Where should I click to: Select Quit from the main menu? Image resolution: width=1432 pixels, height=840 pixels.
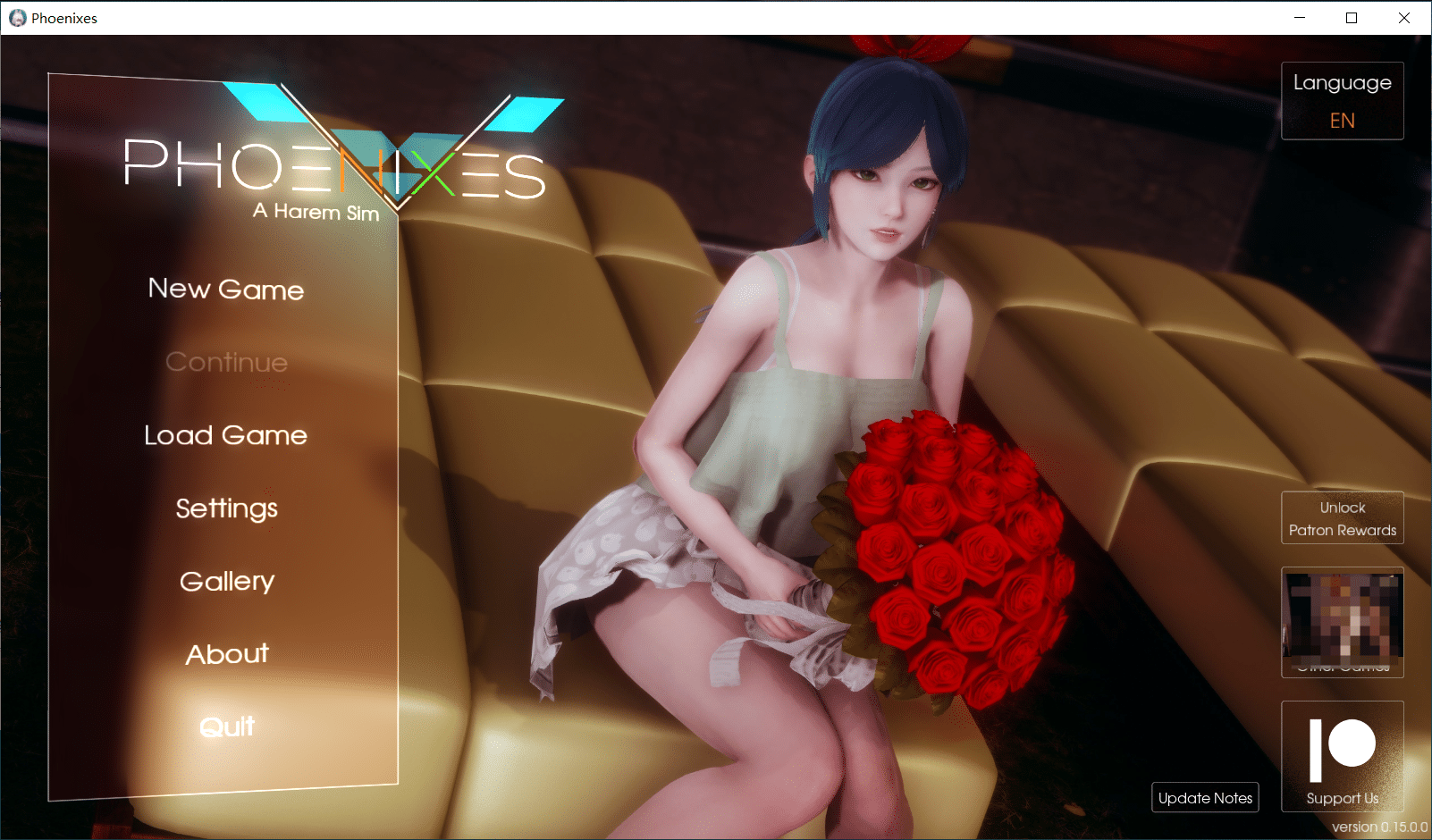226,727
